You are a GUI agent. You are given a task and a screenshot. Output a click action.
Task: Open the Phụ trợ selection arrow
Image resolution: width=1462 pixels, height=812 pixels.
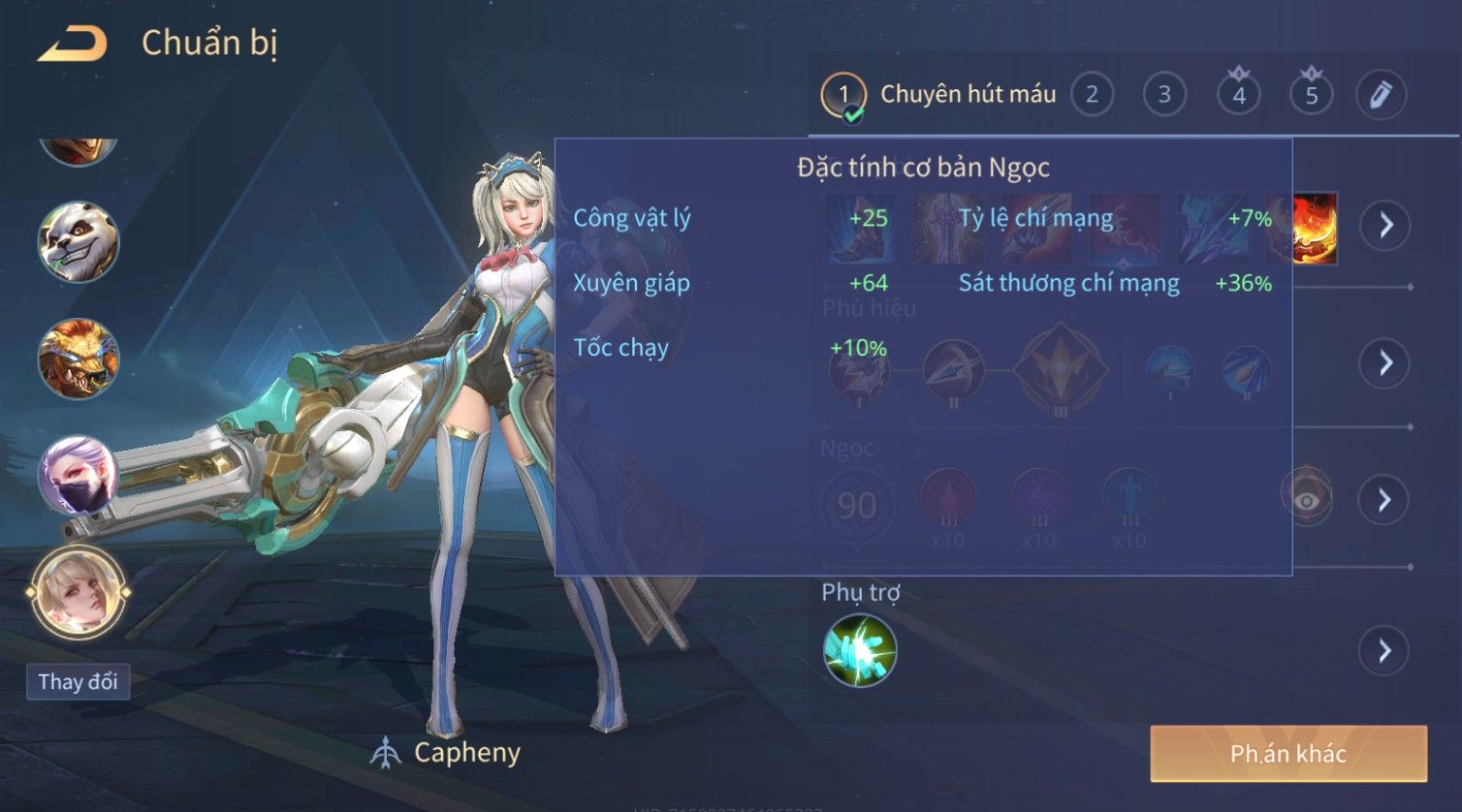point(1384,650)
